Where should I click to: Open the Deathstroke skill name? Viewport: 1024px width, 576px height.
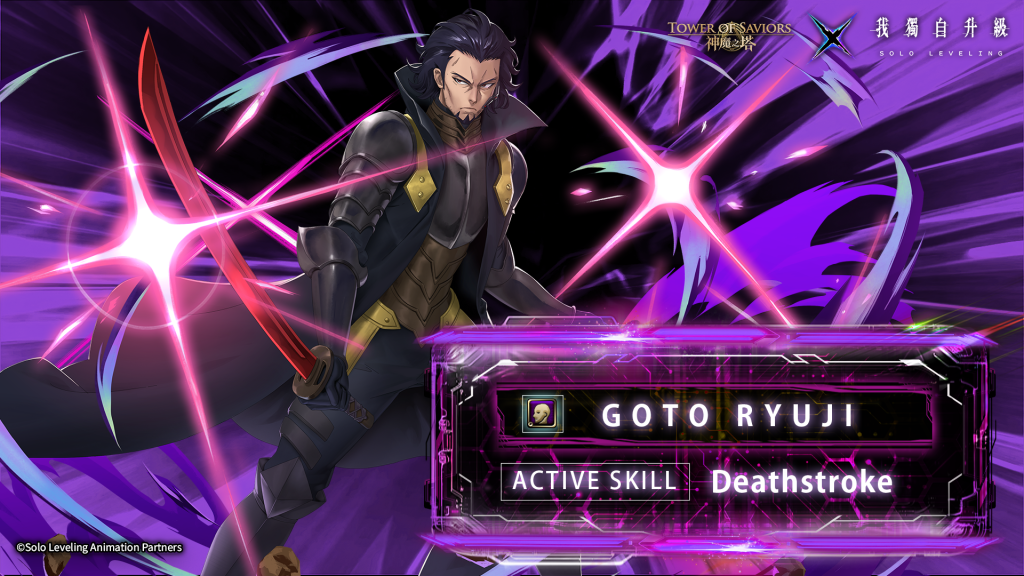pos(801,482)
